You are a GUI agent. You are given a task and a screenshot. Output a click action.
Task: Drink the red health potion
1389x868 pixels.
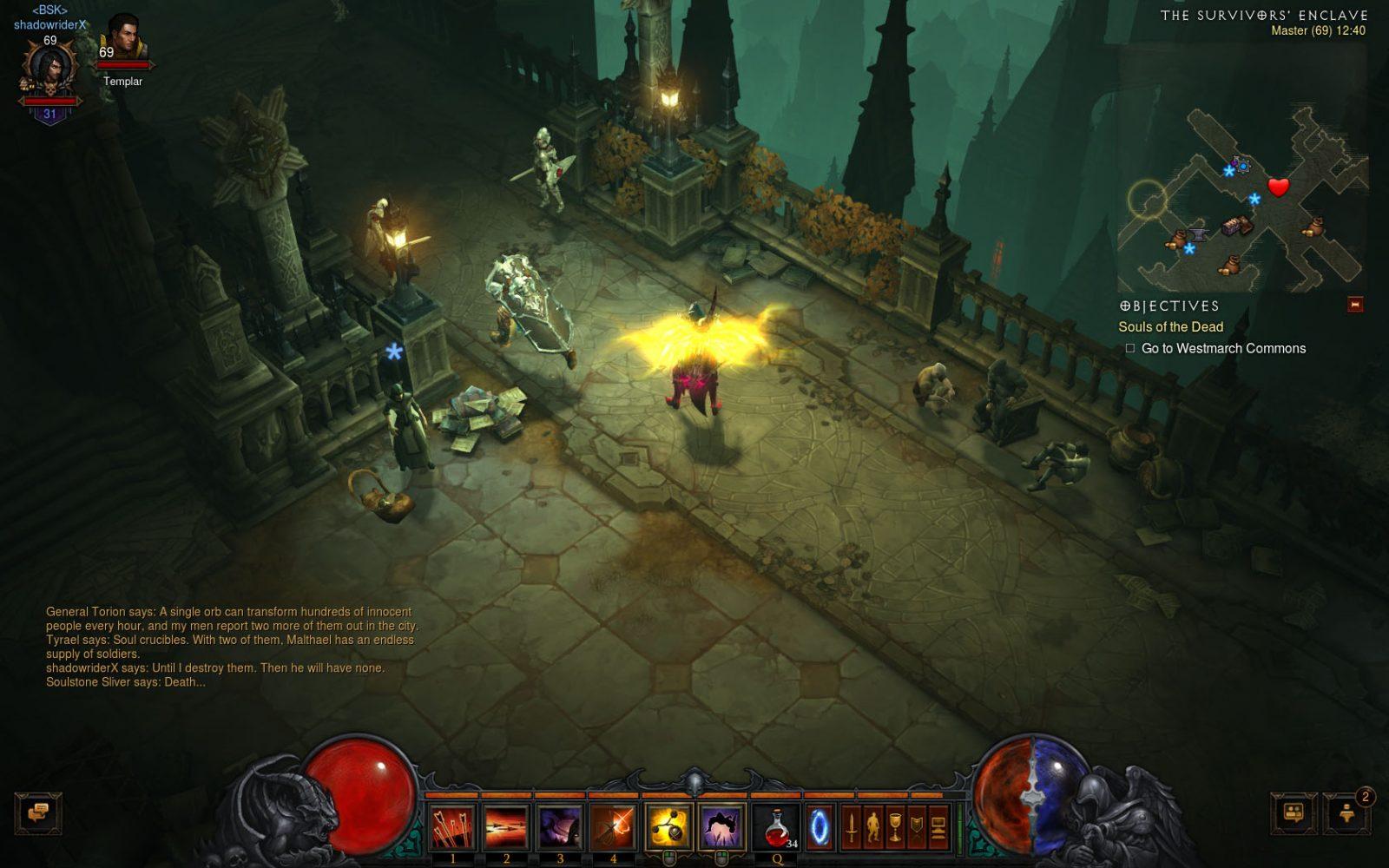click(x=776, y=825)
